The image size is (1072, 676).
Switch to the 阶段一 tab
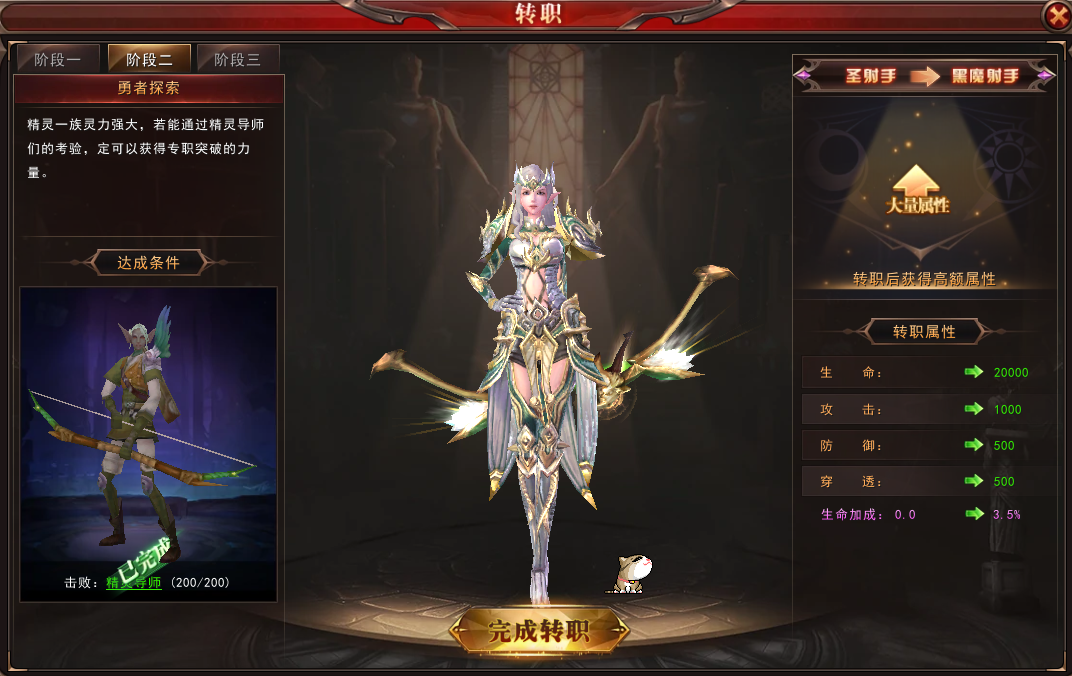[57, 59]
